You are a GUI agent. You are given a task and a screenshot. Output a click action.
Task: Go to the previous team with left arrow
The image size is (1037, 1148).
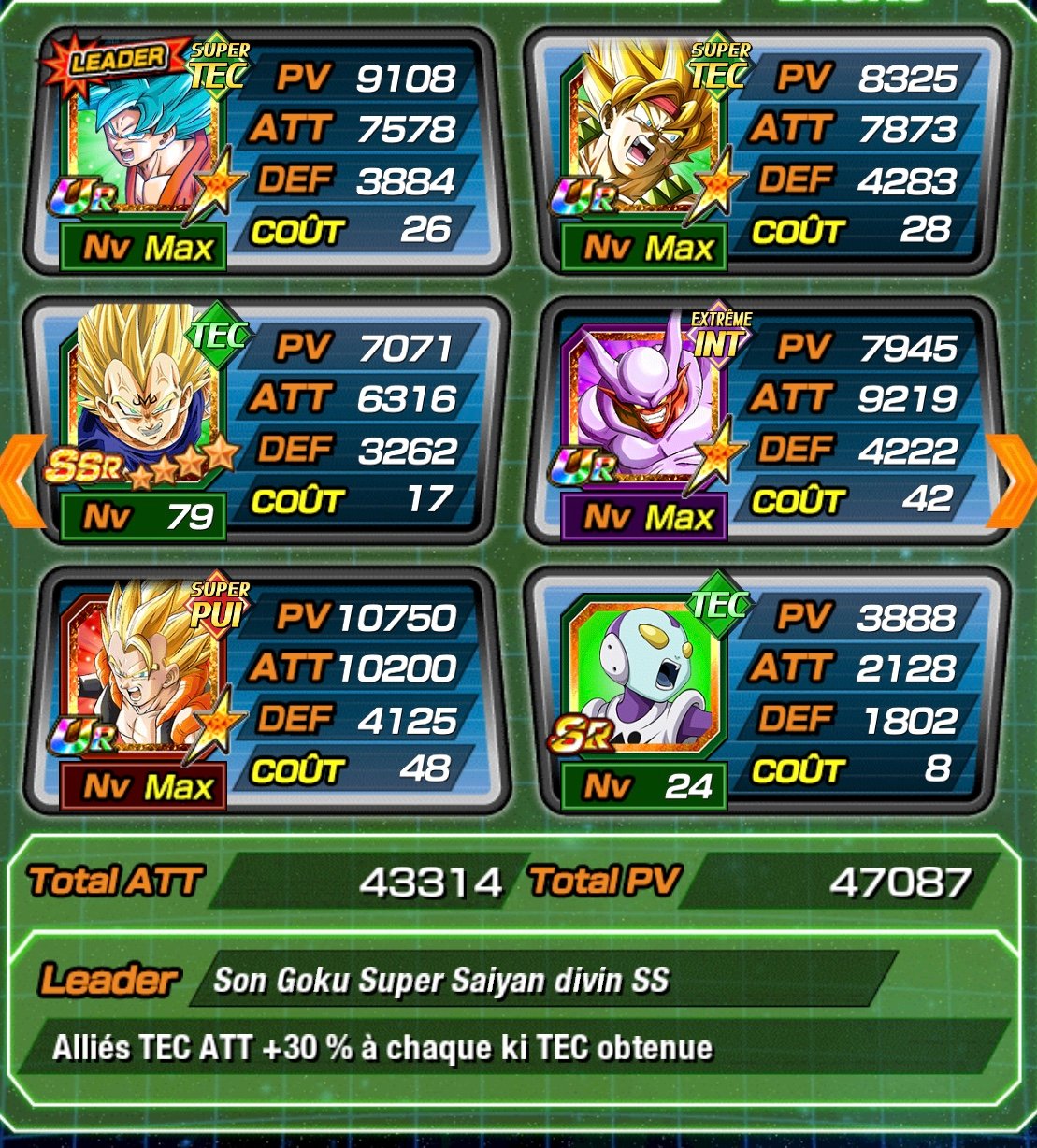(23, 480)
